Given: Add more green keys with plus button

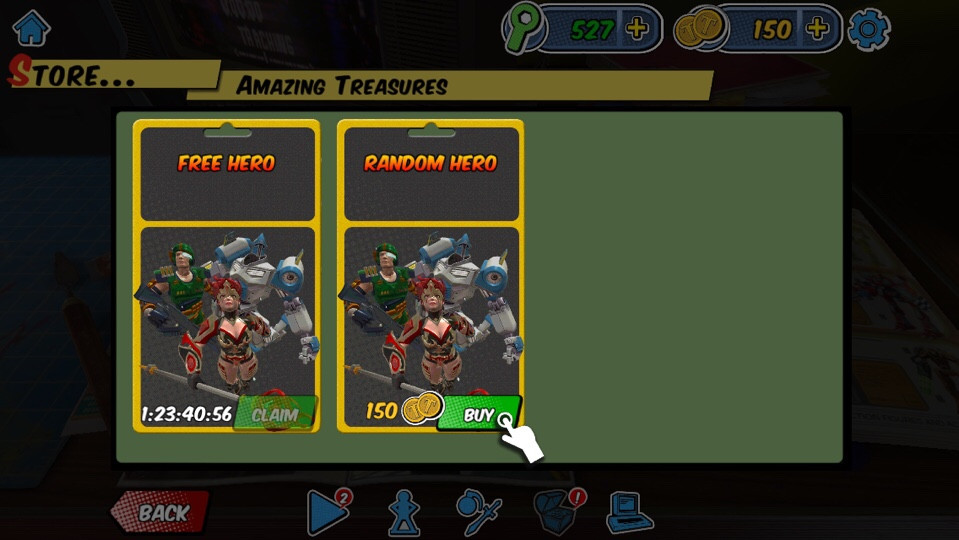Looking at the screenshot, I should click(x=637, y=29).
